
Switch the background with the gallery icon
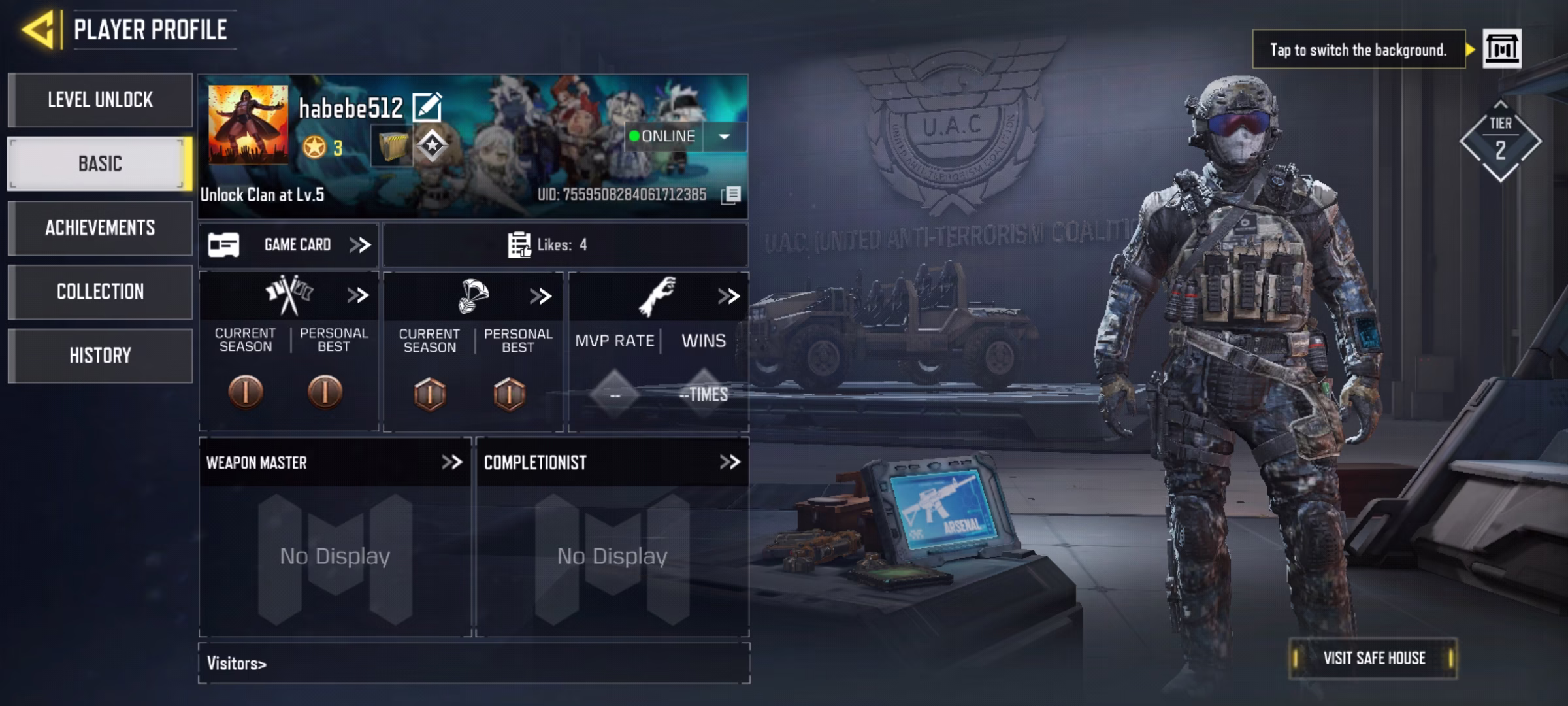click(x=1501, y=49)
